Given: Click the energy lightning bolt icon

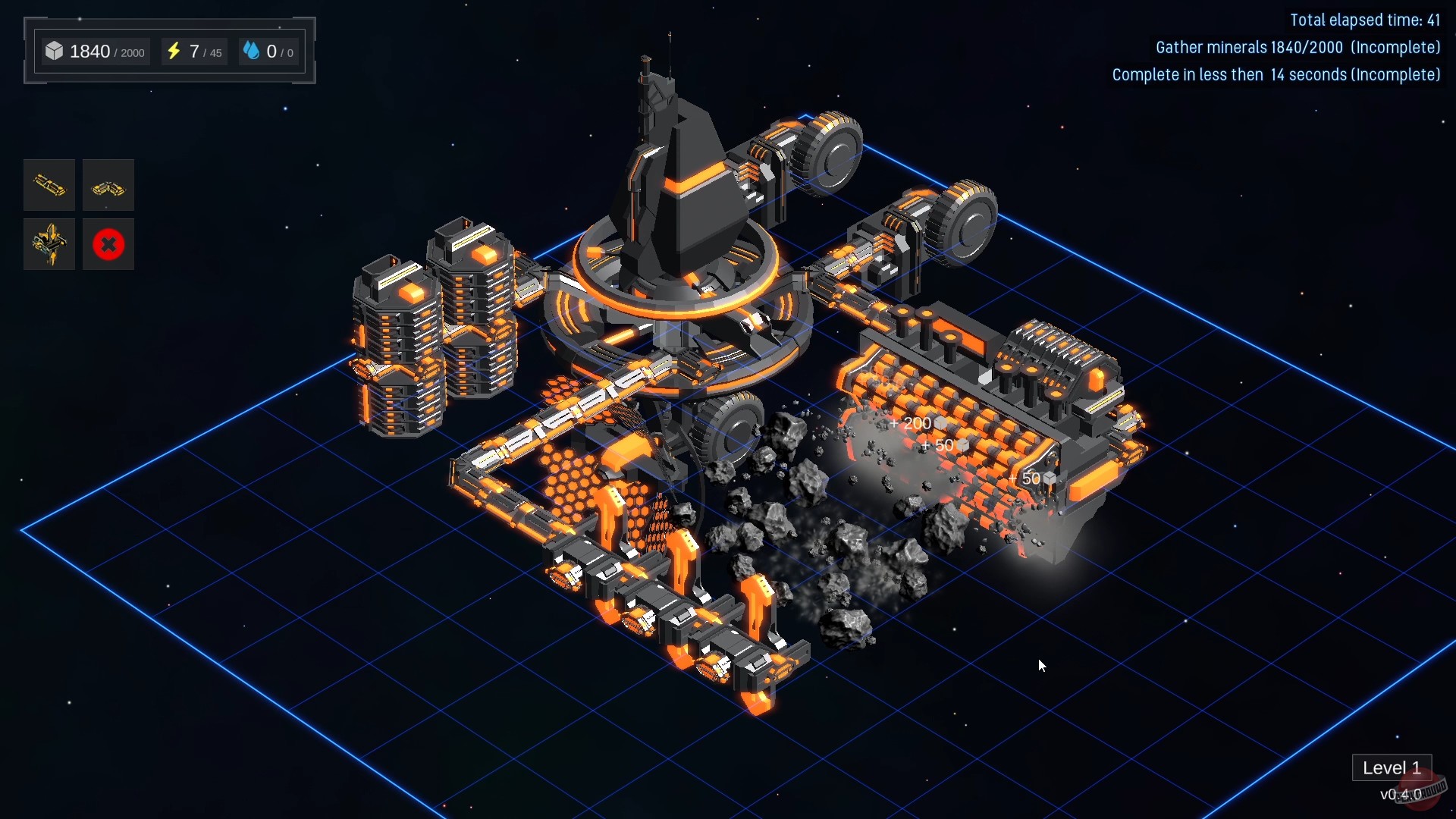Looking at the screenshot, I should click(175, 51).
